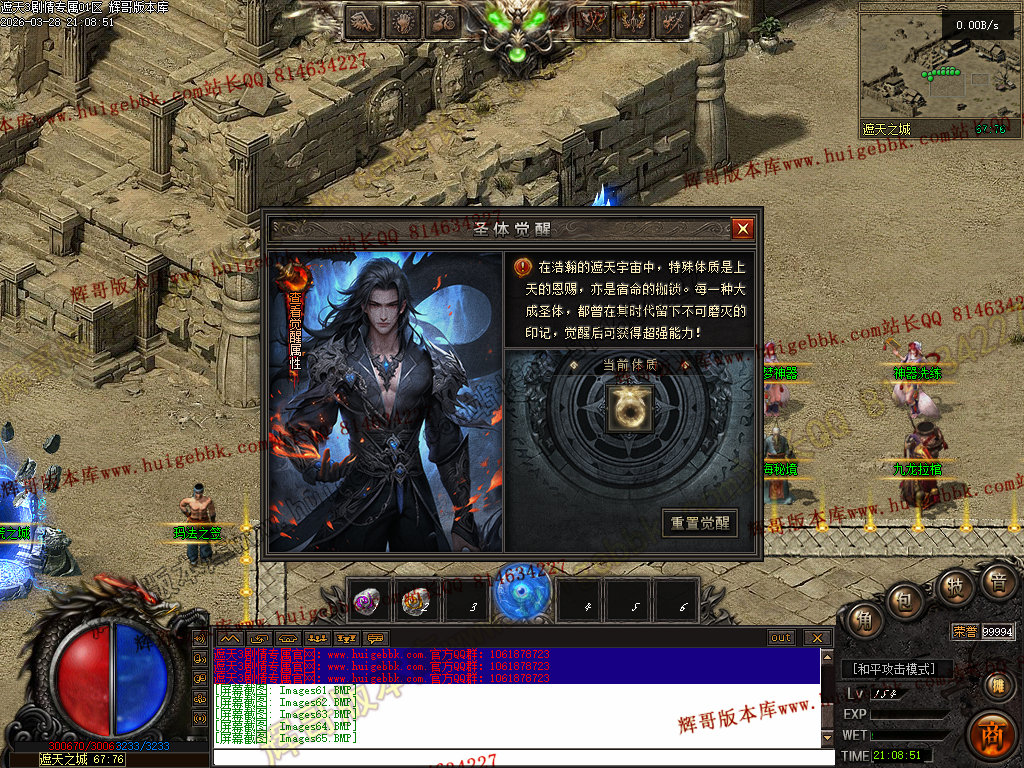The image size is (1024, 768).
Task: Open the crossed axes icon in top bar
Action: [594, 21]
